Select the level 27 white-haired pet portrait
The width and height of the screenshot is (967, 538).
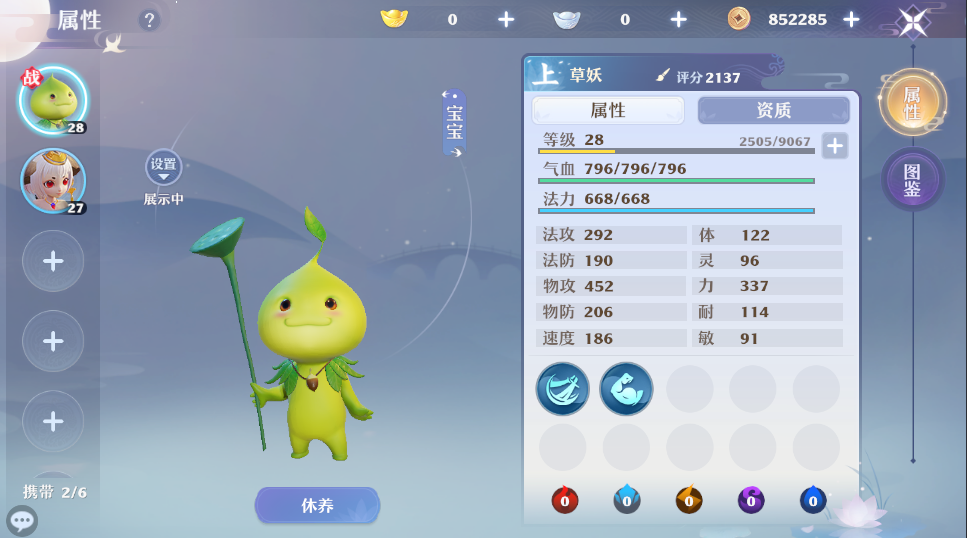tap(53, 181)
